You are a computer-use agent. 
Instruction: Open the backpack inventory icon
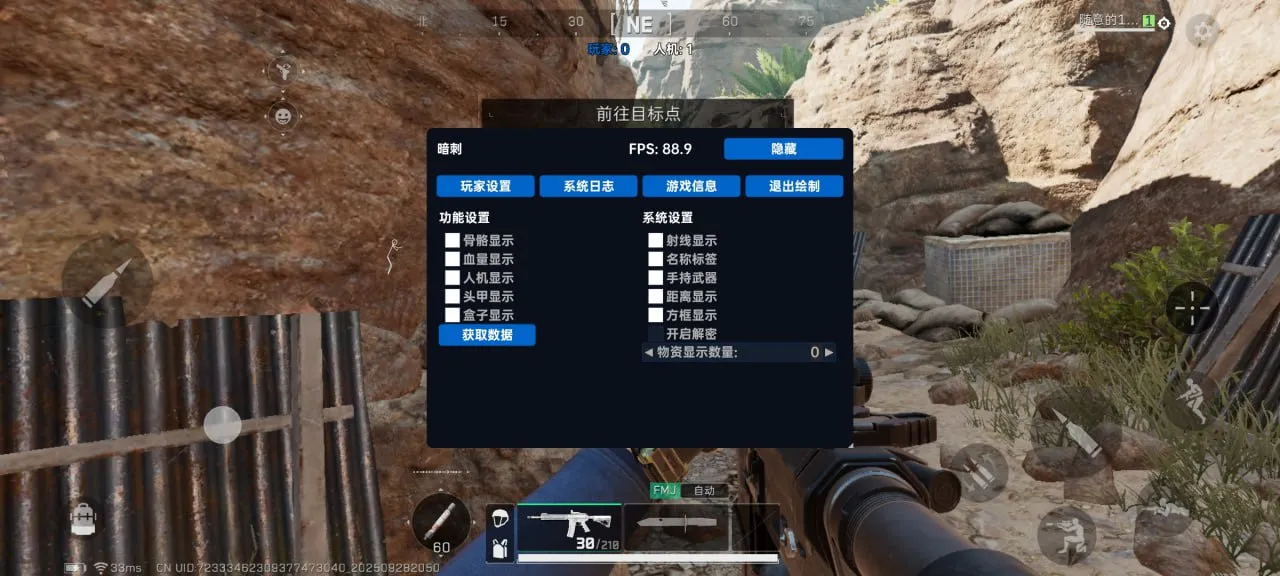(82, 516)
